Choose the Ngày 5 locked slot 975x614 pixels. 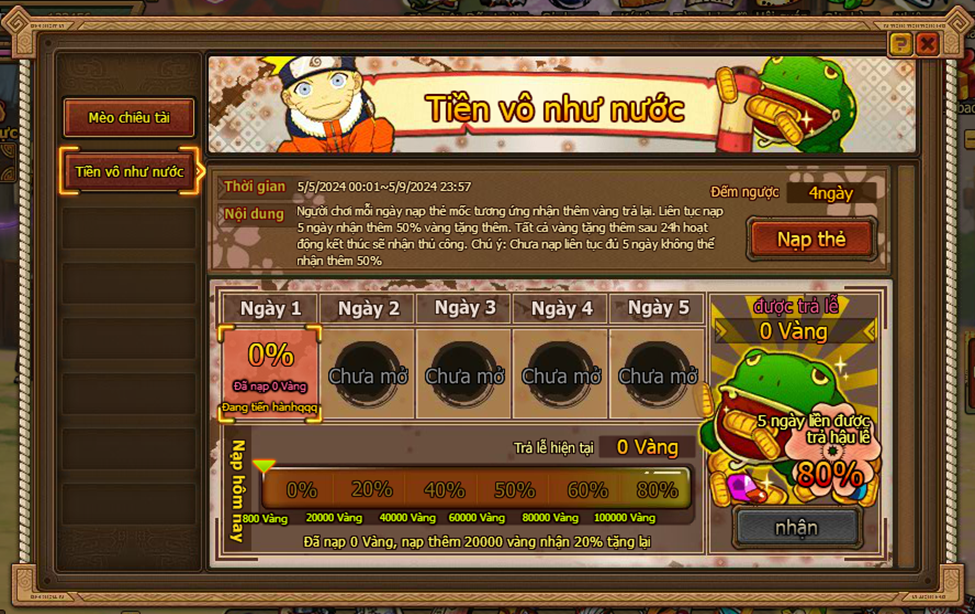click(657, 375)
